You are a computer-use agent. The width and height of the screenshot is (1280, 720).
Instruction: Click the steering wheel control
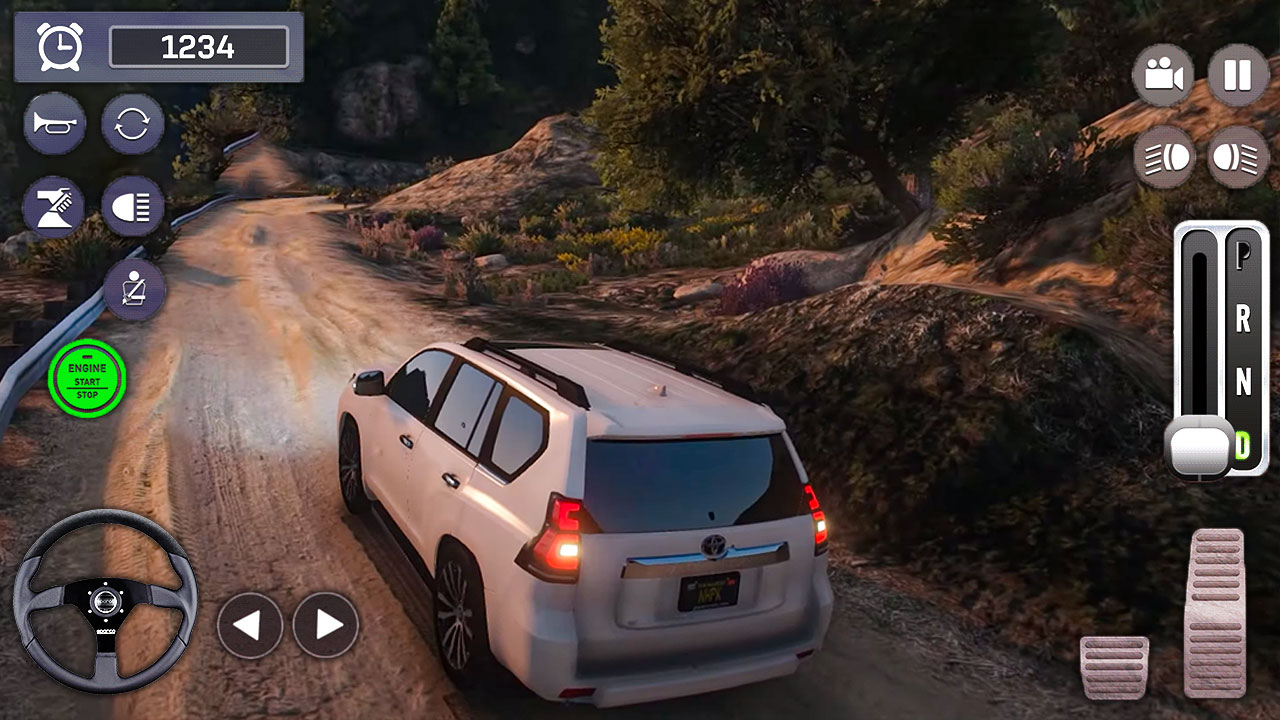point(105,600)
